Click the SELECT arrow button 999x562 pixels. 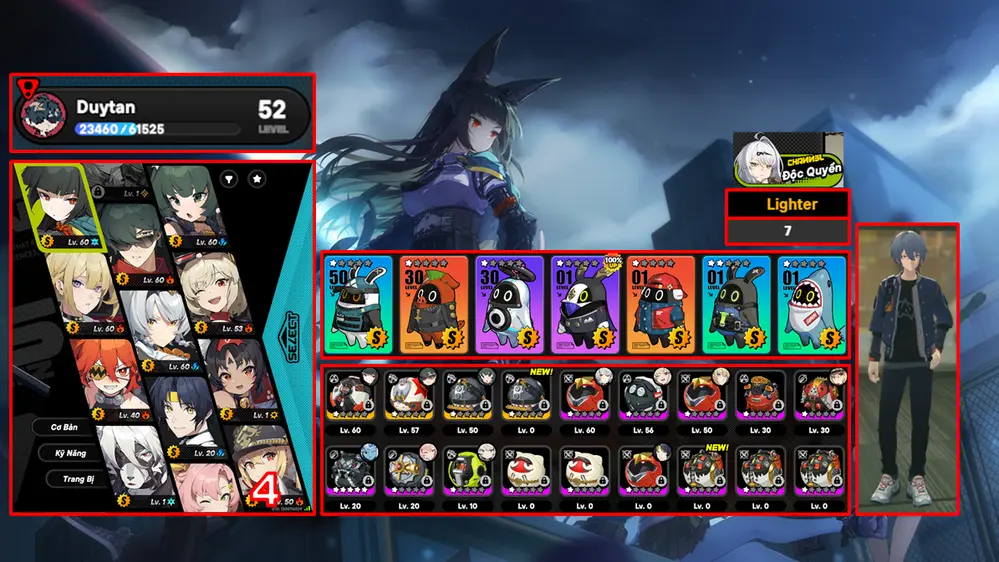290,323
